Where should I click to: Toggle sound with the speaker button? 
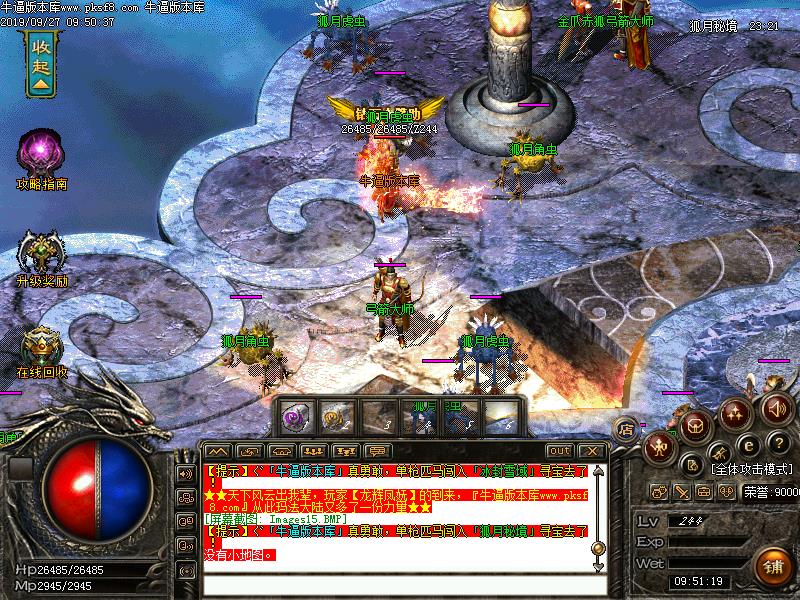[x=775, y=409]
